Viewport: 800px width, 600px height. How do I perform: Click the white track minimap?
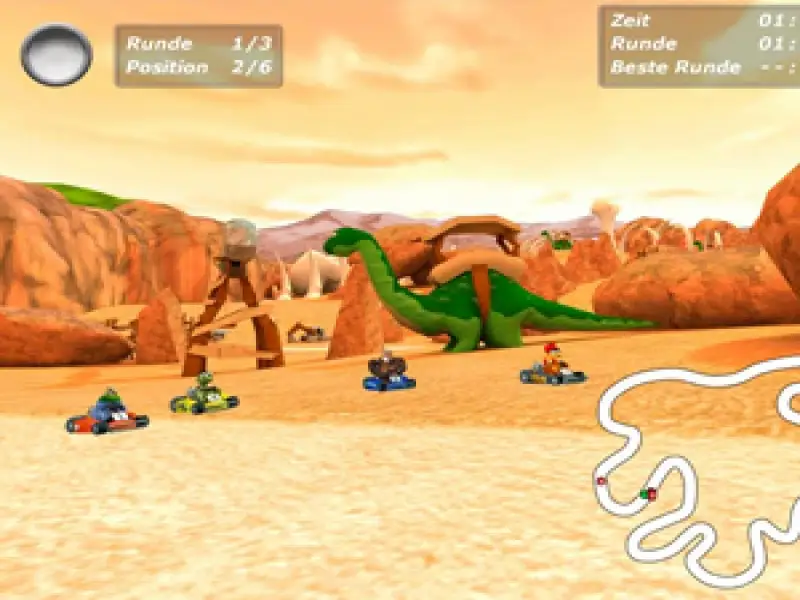pos(690,468)
